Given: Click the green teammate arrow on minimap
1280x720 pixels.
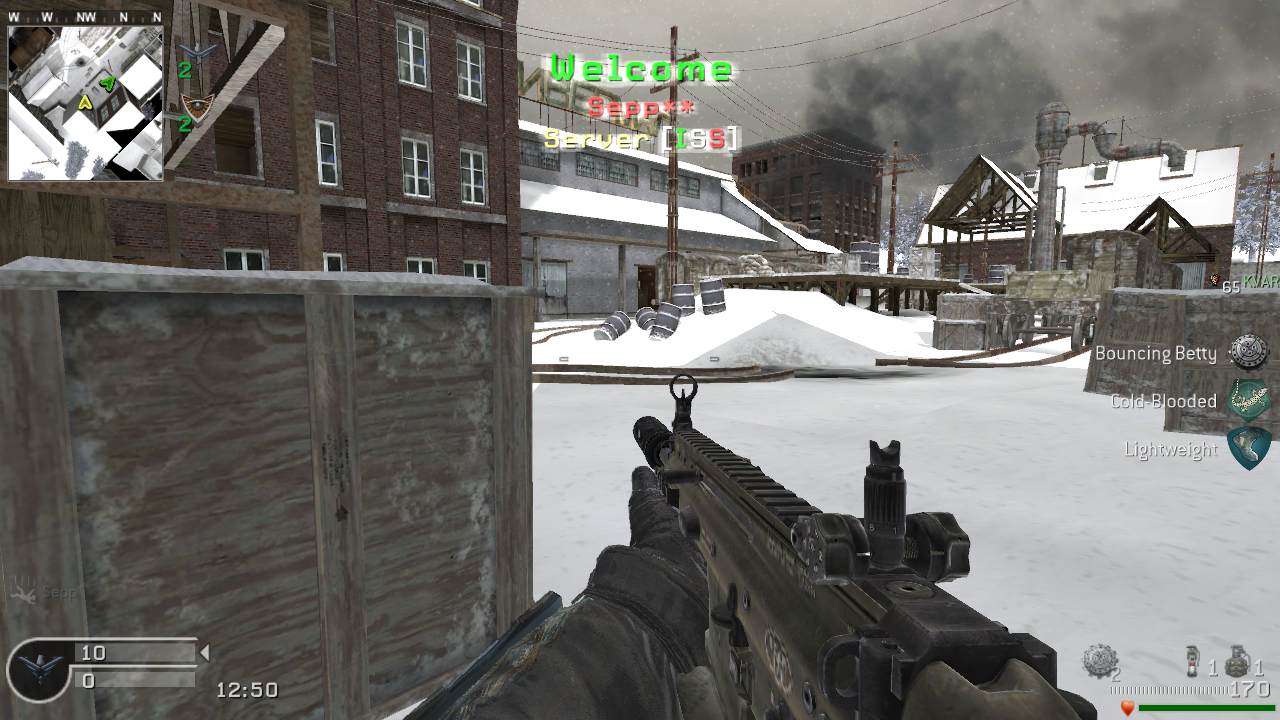Looking at the screenshot, I should (x=107, y=84).
